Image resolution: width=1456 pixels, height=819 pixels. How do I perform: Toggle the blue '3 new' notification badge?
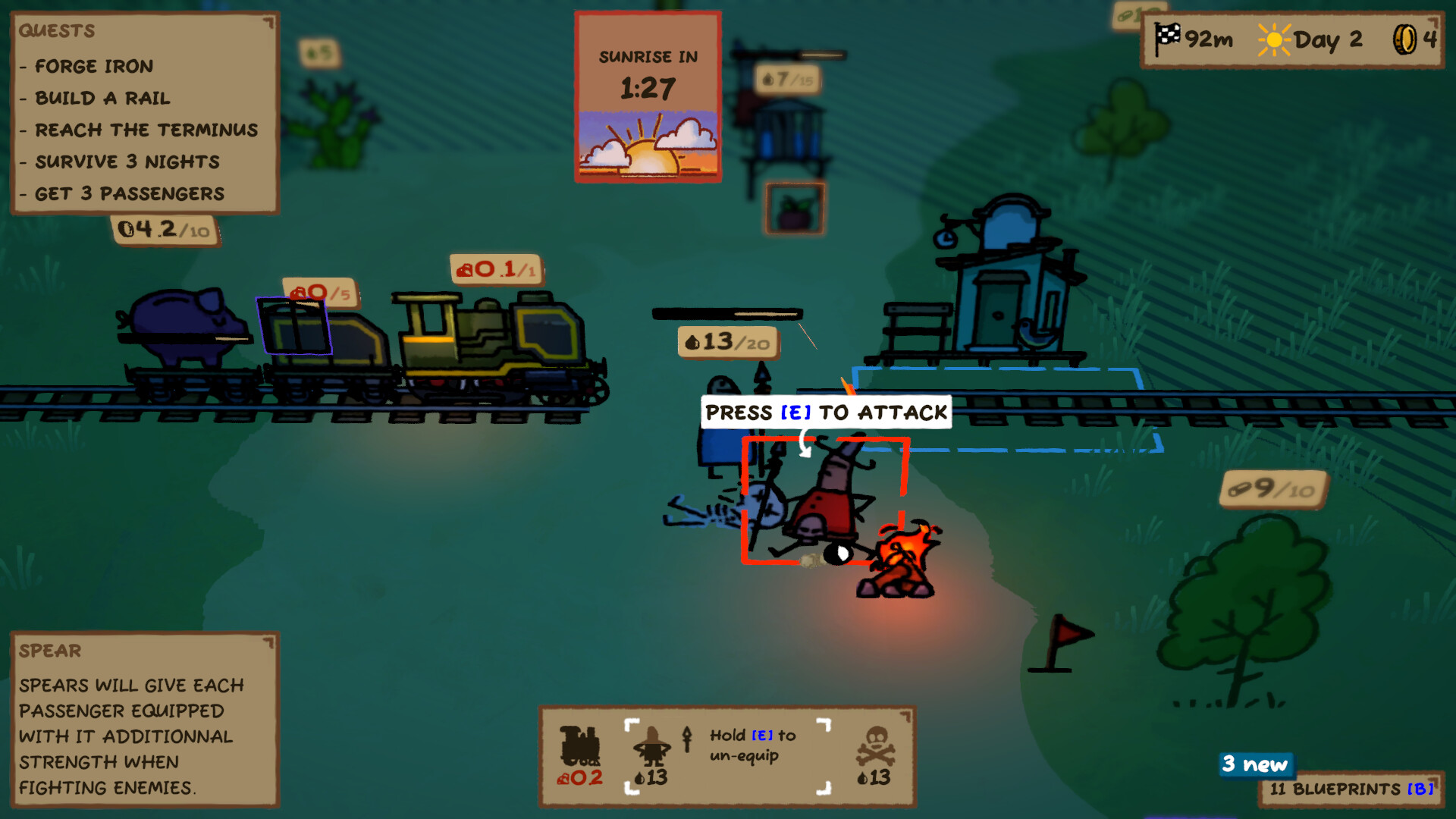coord(1255,765)
